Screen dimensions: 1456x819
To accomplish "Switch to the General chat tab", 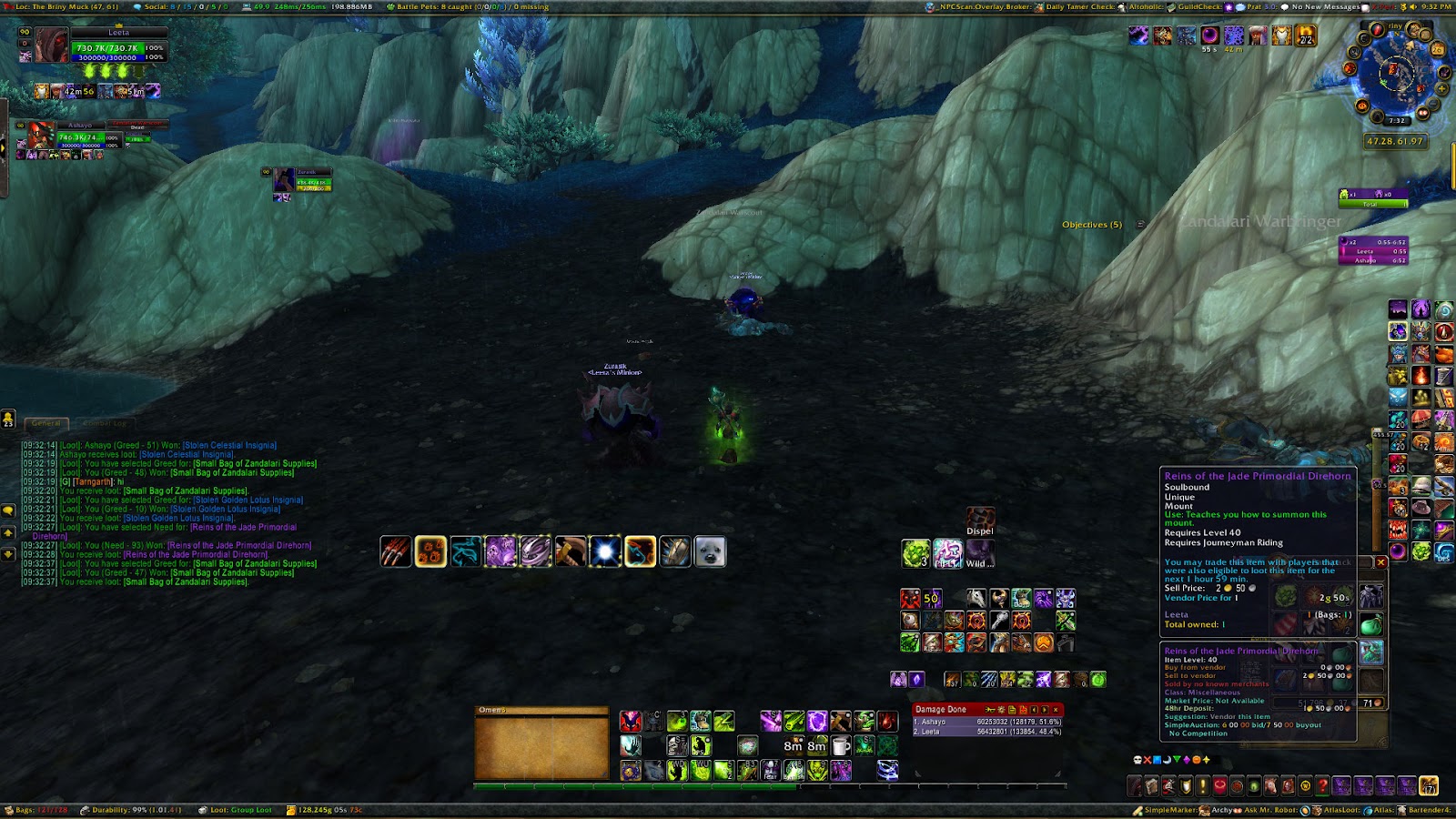I will coord(46,423).
